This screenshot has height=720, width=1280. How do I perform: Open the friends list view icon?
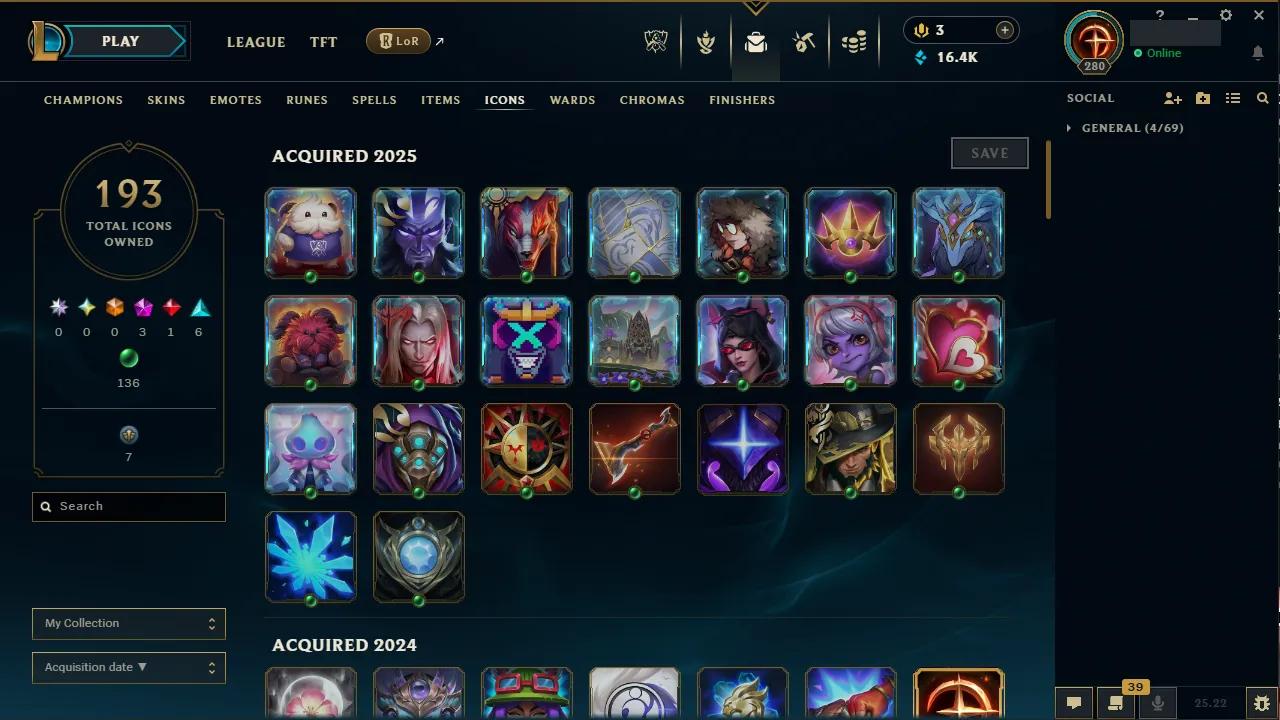coord(1232,99)
